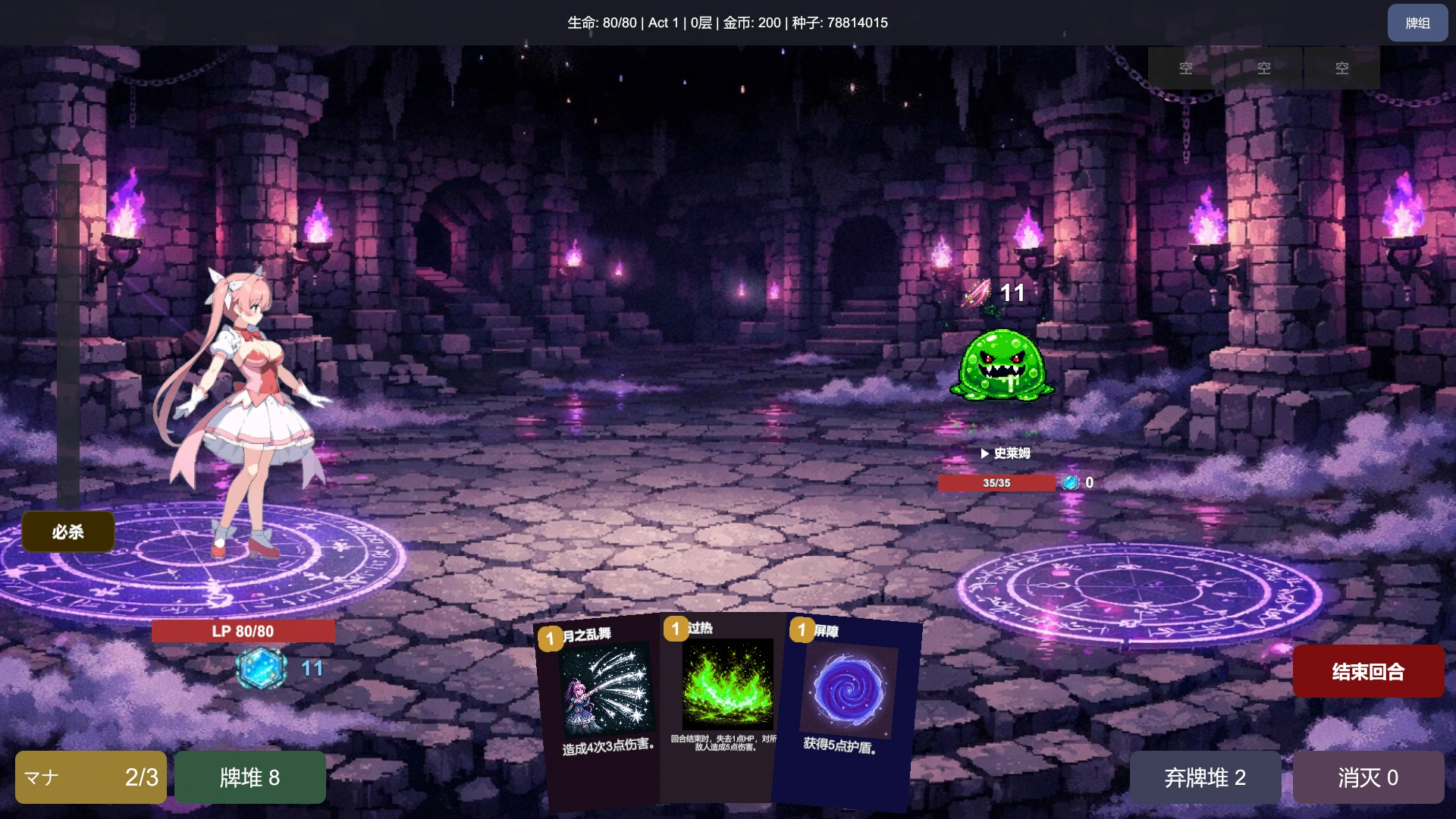This screenshot has height=819, width=1456.
Task: Activate the 必杀 ultimate skill
Action: (x=67, y=532)
